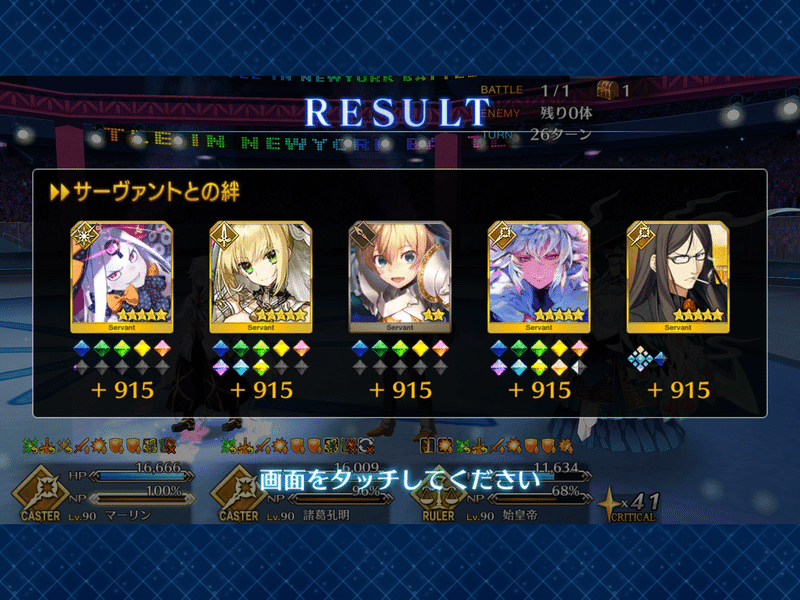Select the Abigail servant portrait with orange bows
The image size is (800, 600).
coord(121,275)
